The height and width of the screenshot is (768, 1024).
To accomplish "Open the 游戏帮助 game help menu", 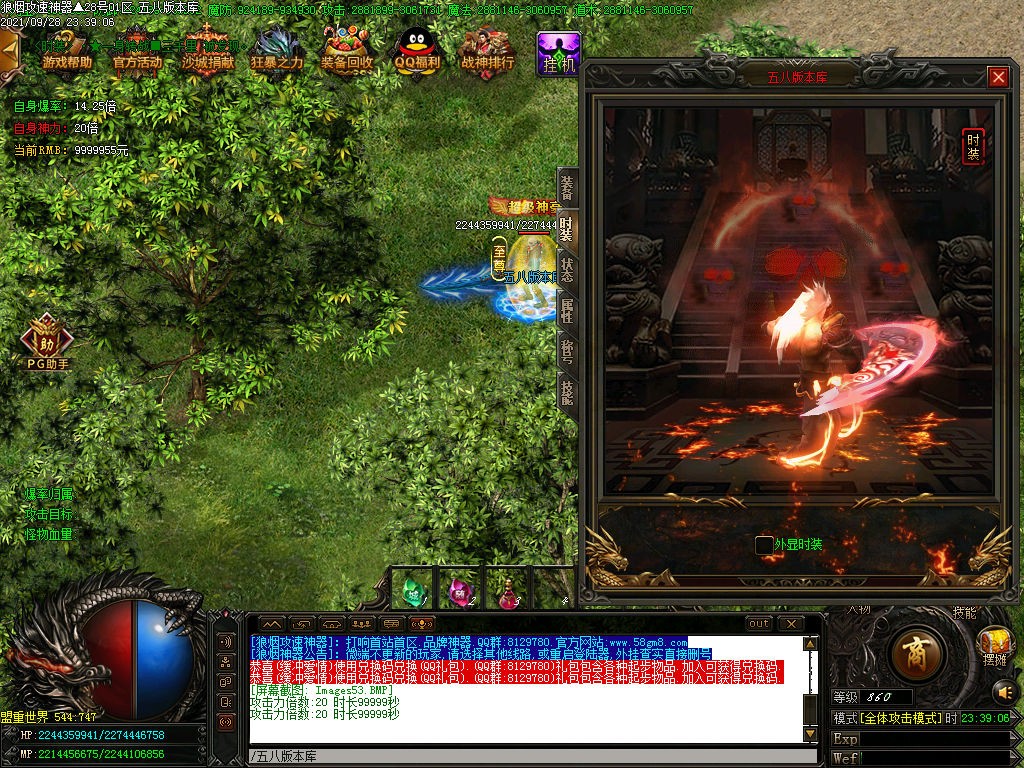I will click(67, 50).
